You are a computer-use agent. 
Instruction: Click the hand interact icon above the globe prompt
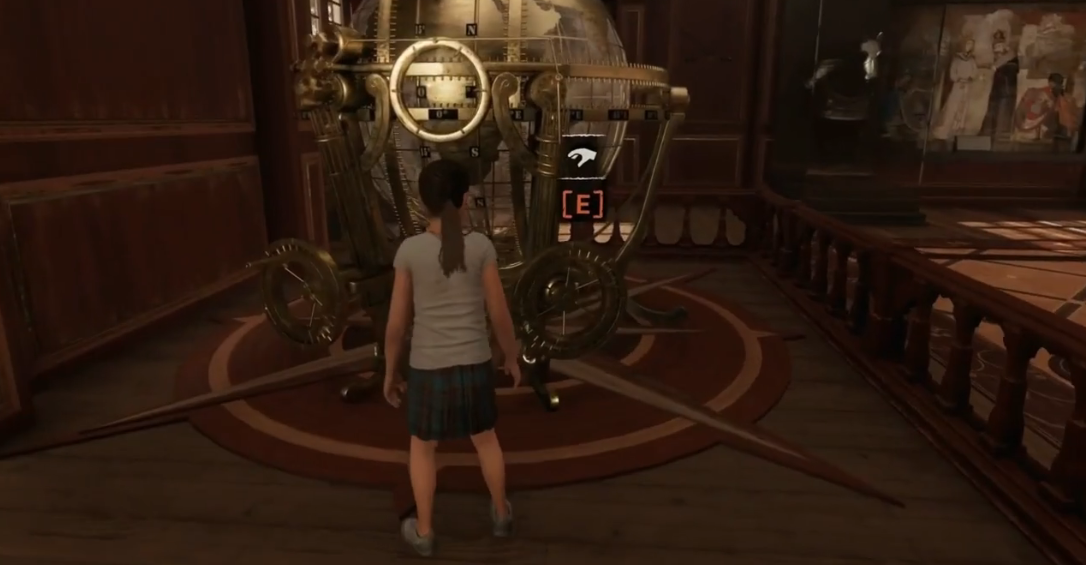coord(582,157)
